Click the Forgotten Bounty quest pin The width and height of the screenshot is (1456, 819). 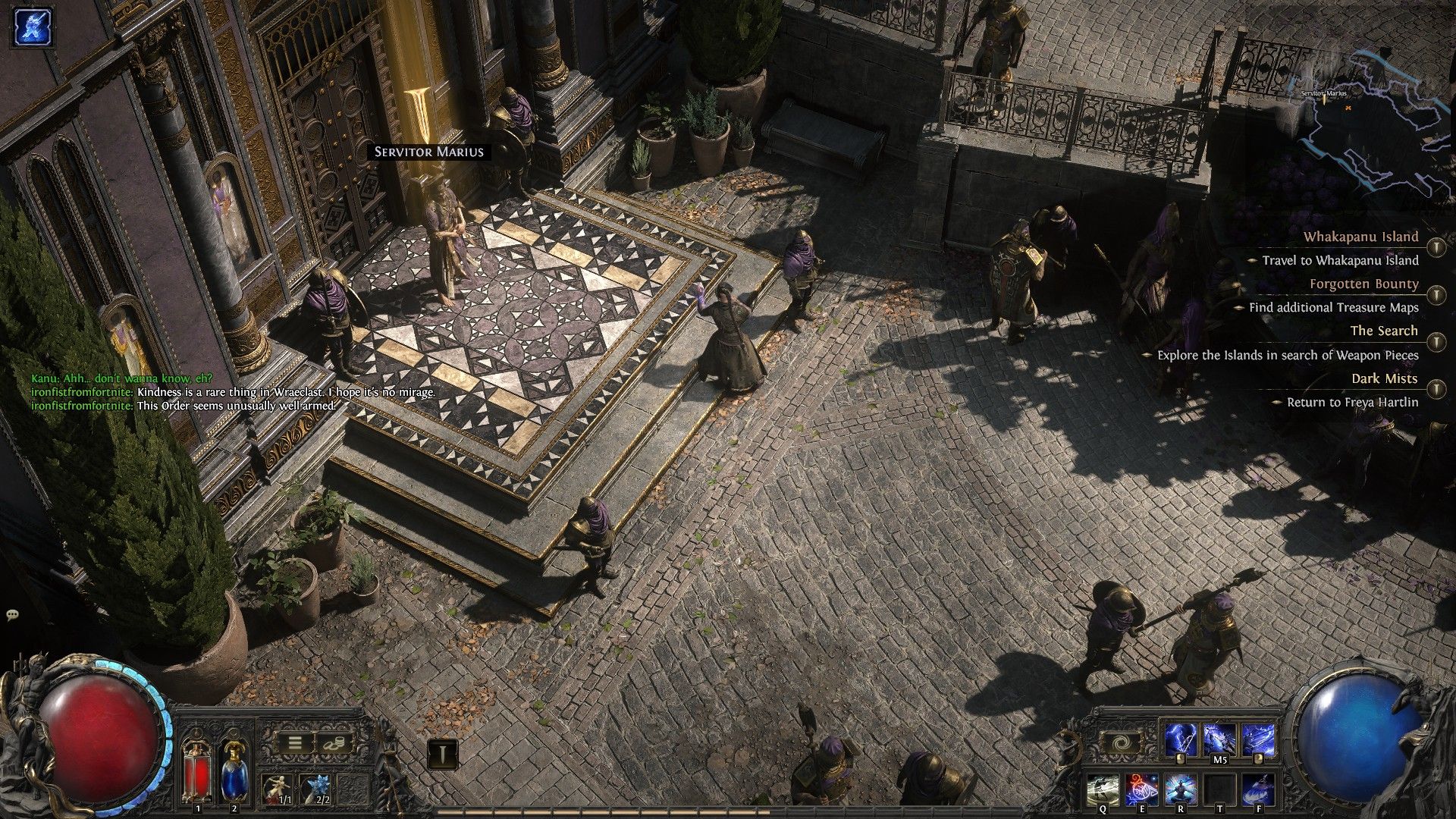[x=1436, y=293]
